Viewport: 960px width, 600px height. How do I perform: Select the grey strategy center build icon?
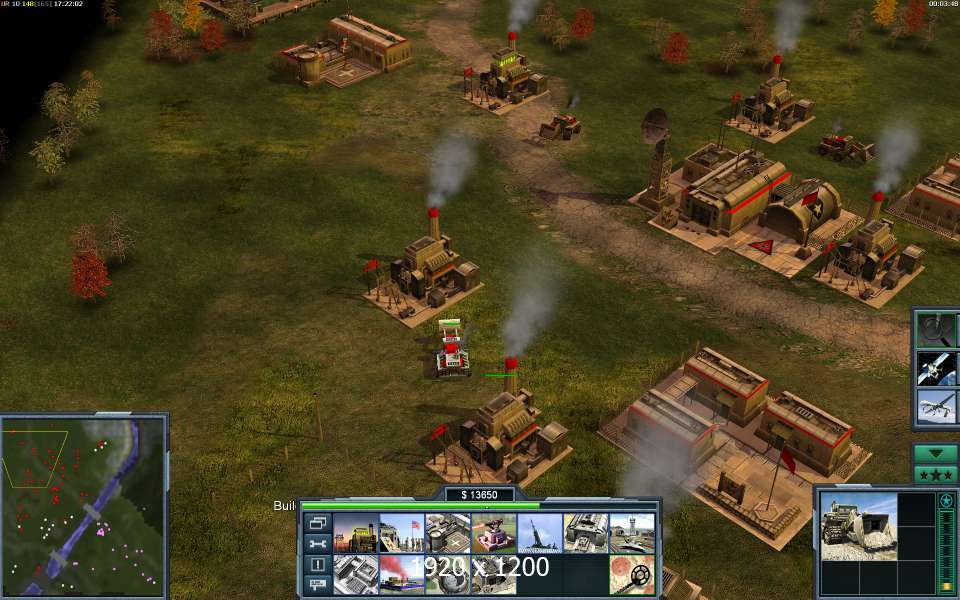pos(355,574)
